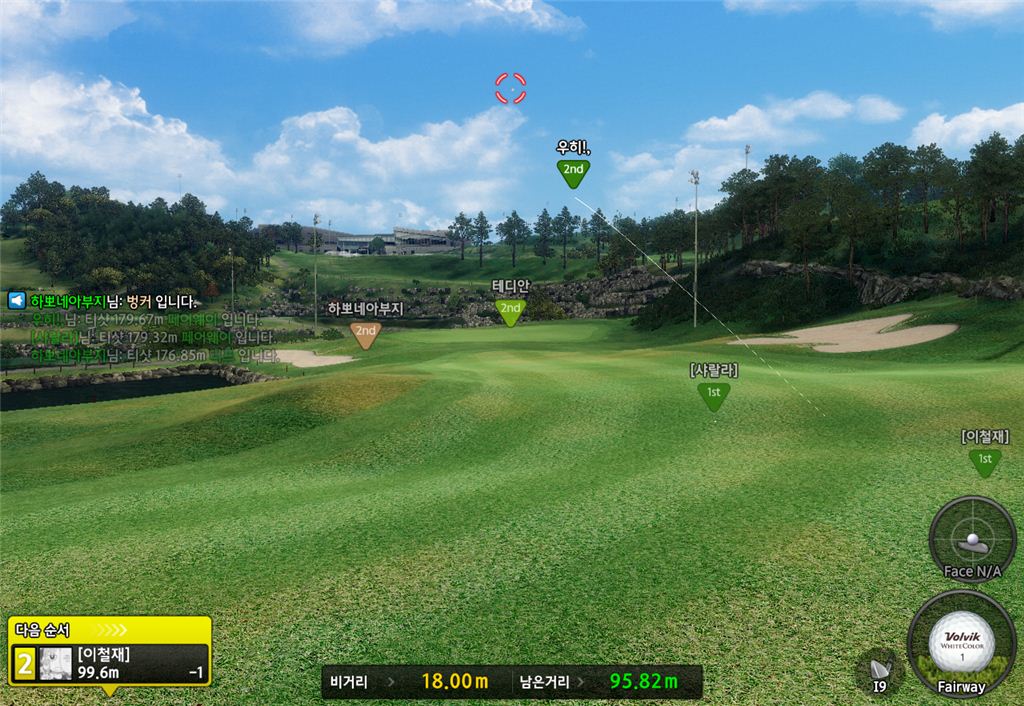The width and height of the screenshot is (1024, 706).
Task: Select the next player 이철재 row
Action: point(110,664)
